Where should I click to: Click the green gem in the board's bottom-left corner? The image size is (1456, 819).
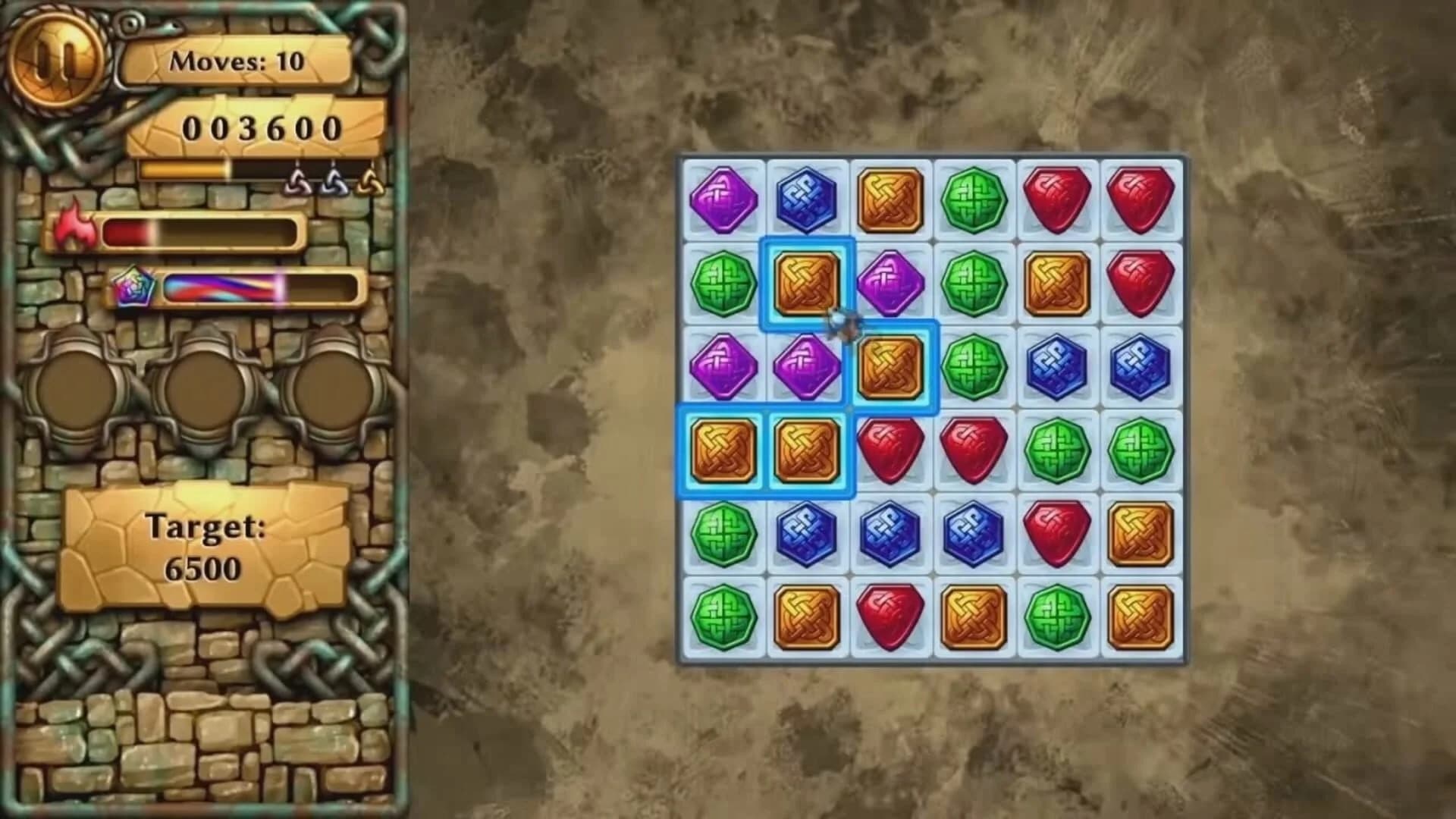click(x=724, y=616)
